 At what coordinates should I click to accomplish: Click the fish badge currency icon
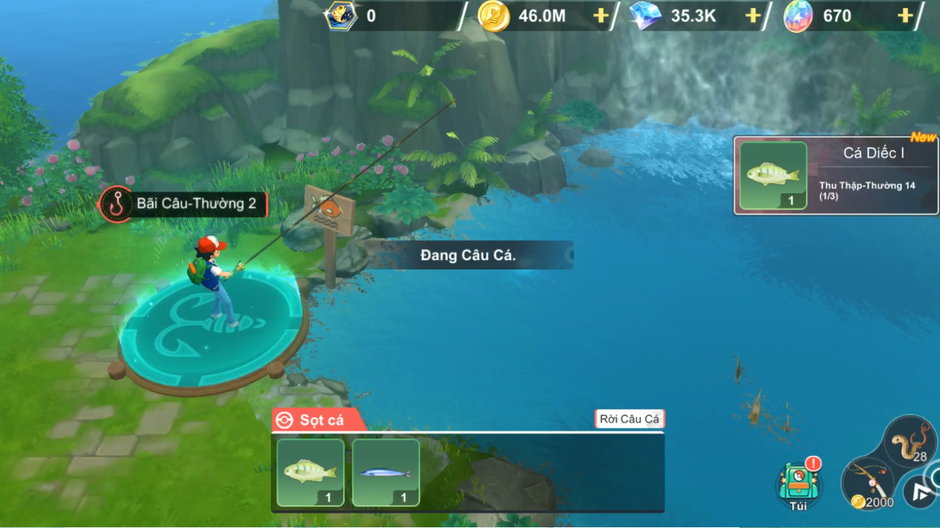[340, 16]
